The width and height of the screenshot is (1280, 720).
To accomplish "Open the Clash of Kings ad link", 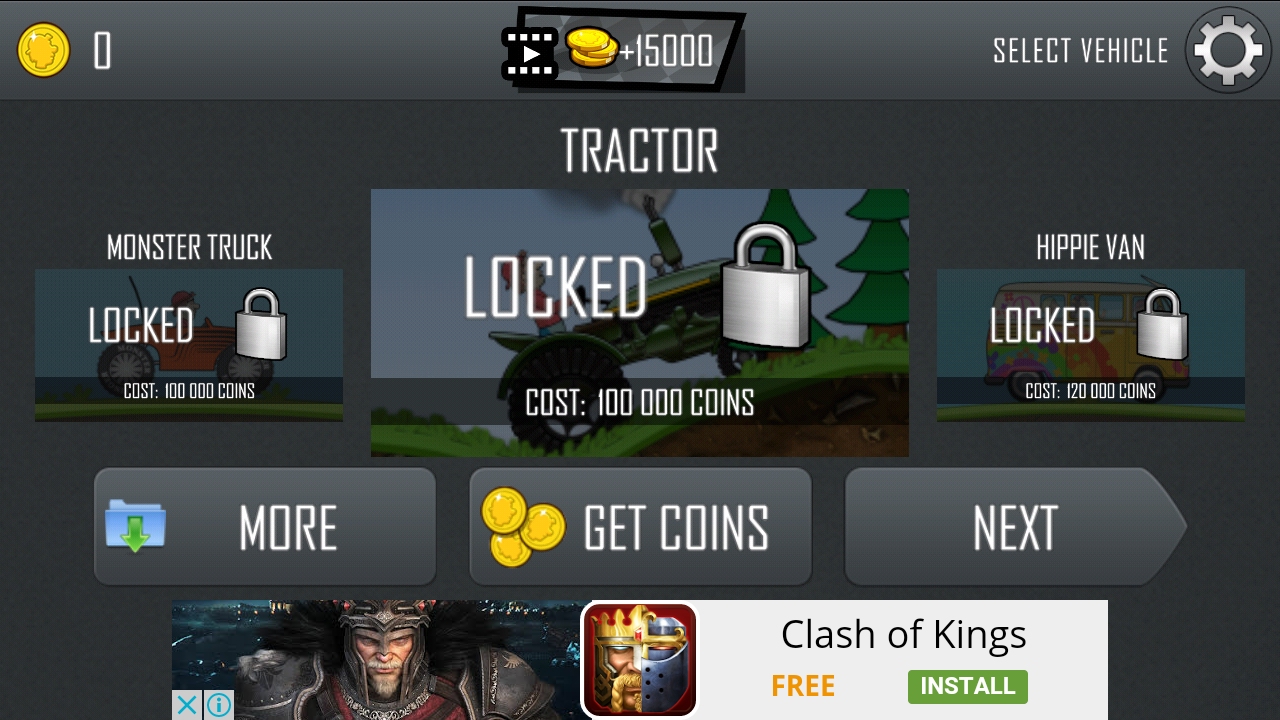I will tap(903, 634).
